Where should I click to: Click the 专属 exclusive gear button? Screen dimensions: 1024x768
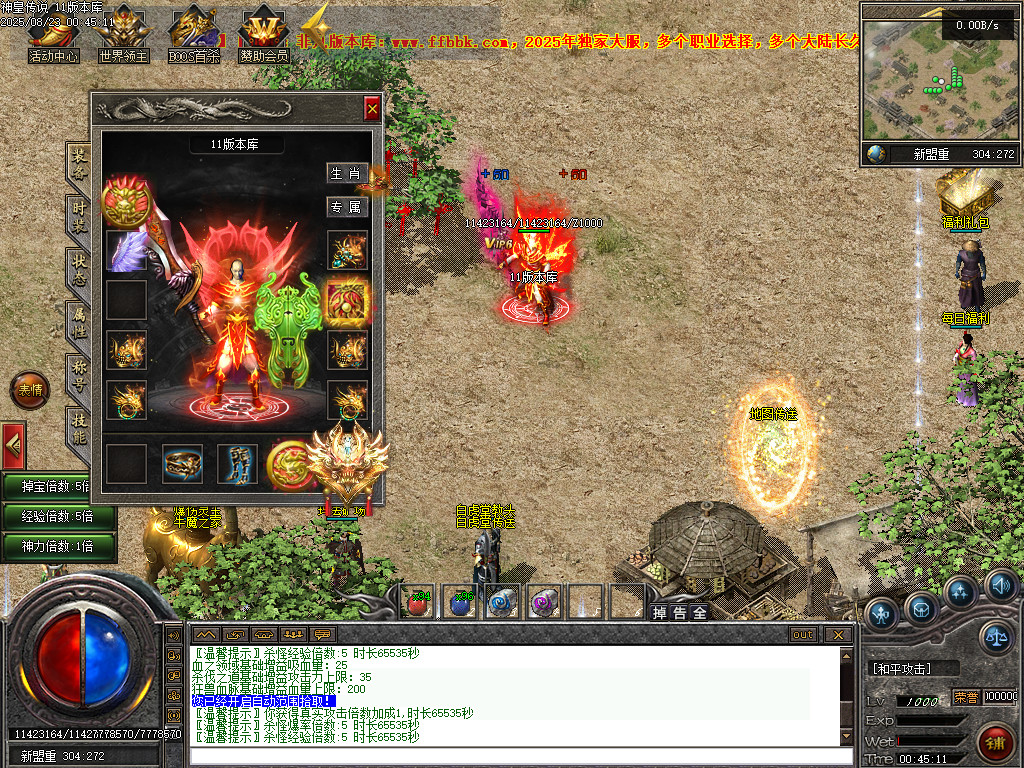[x=347, y=207]
